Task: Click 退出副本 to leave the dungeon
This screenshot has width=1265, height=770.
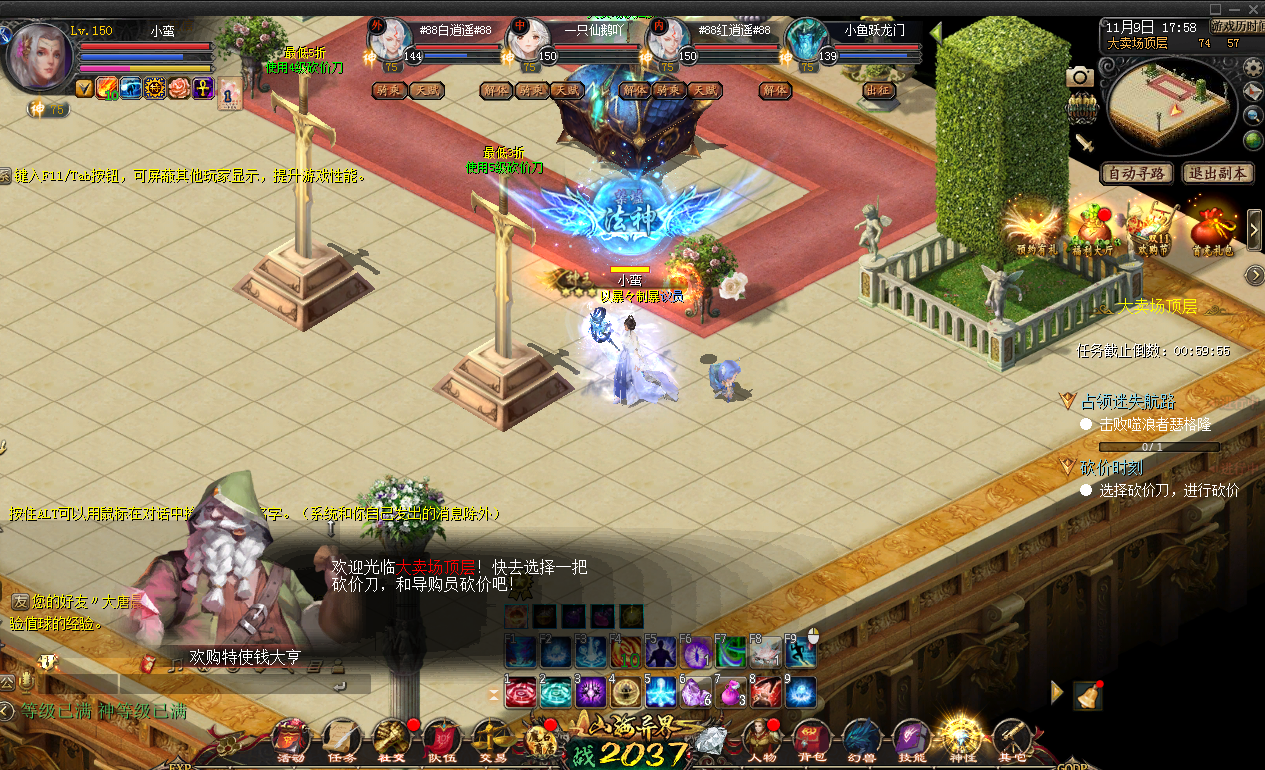Action: (x=1218, y=173)
